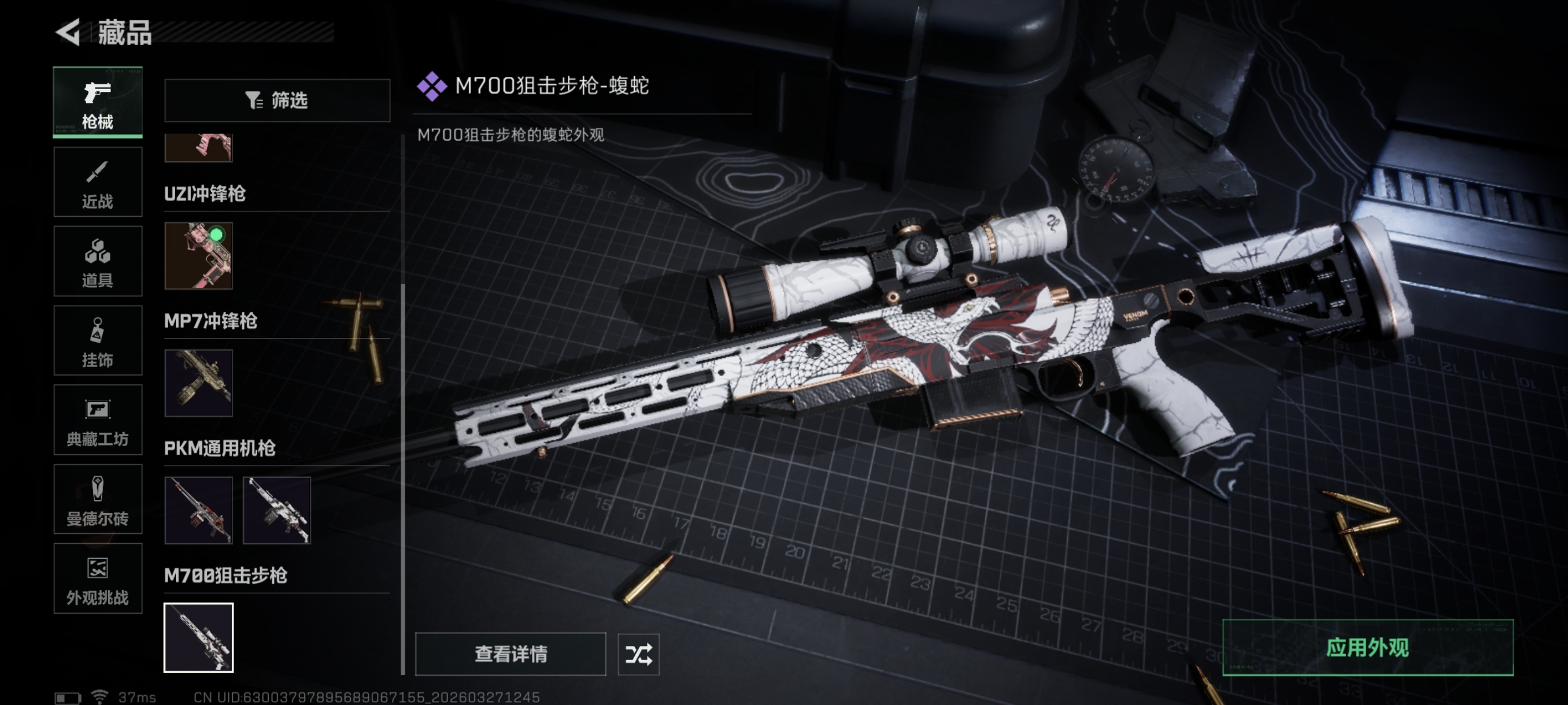This screenshot has width=1568, height=705.
Task: Pick the white PKM machine gun skin
Action: pyautogui.click(x=277, y=510)
